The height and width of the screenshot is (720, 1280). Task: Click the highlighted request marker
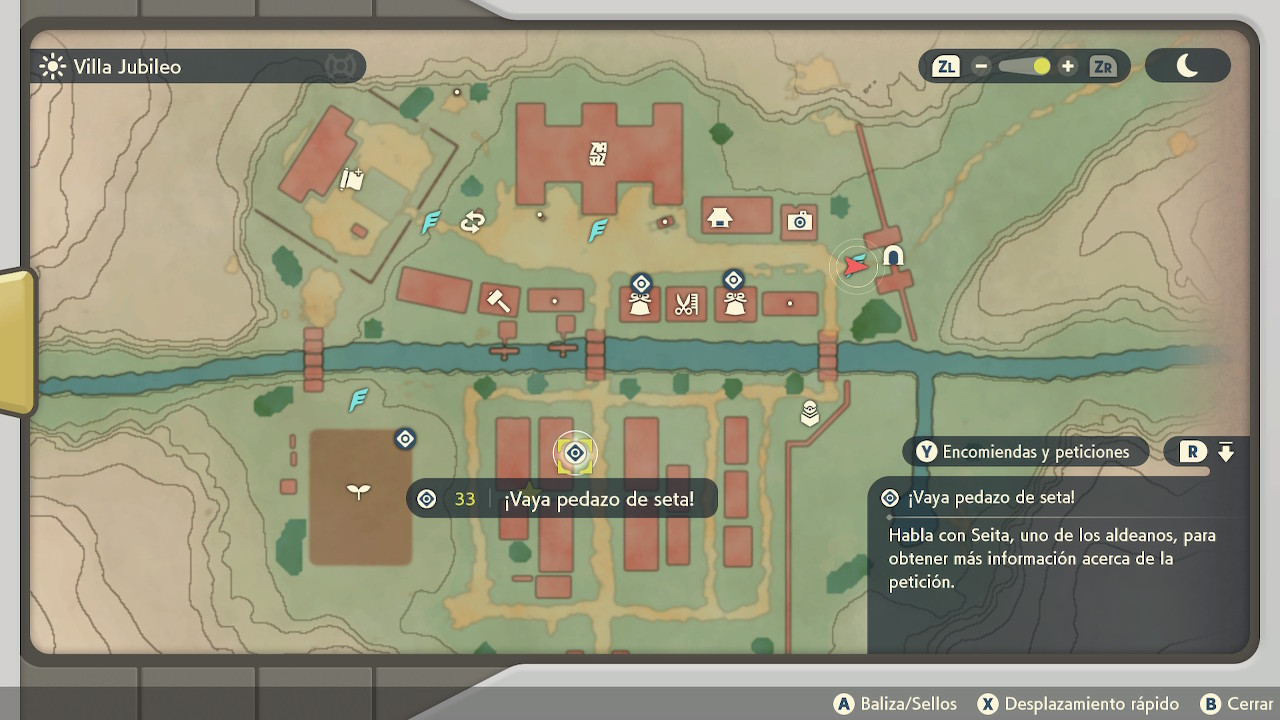point(575,454)
